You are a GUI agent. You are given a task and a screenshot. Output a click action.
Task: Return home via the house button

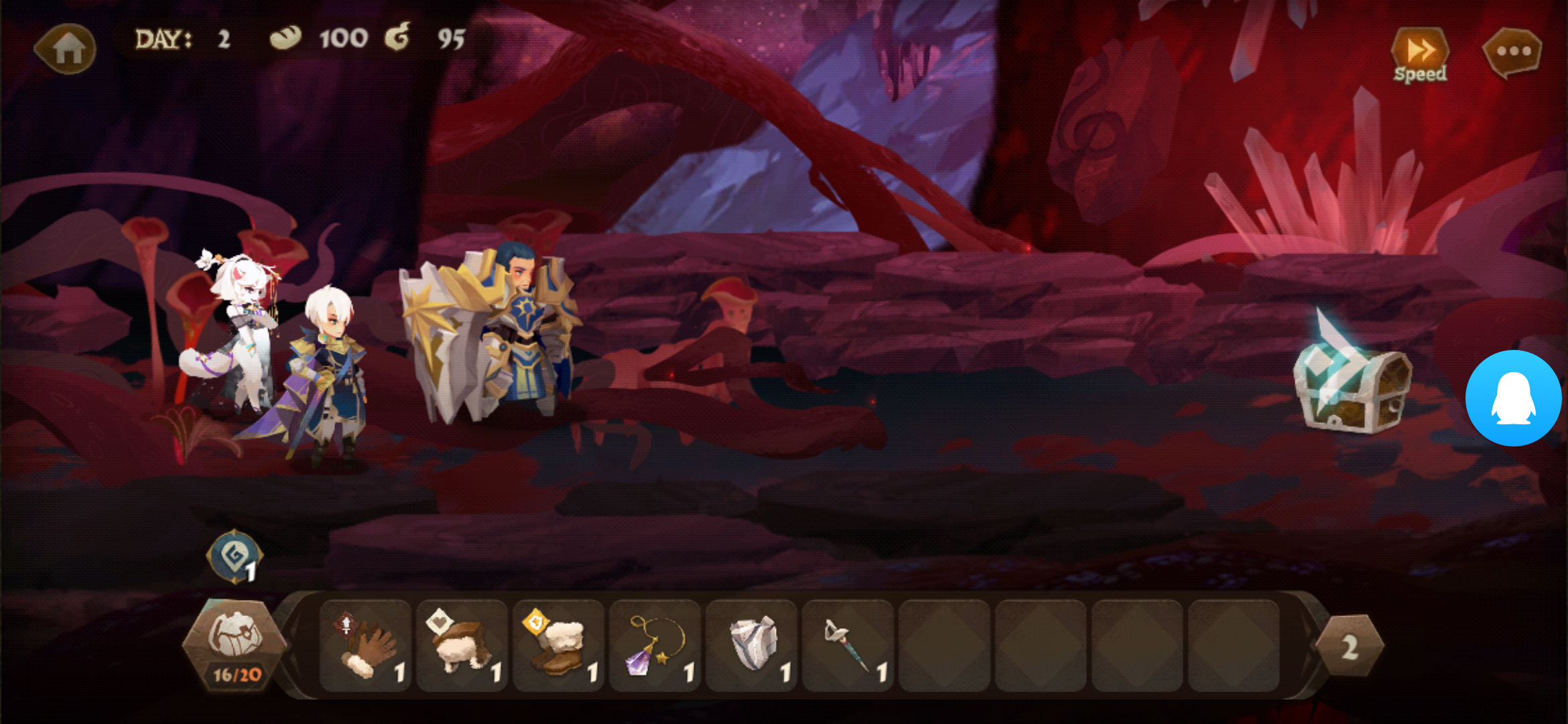[67, 48]
